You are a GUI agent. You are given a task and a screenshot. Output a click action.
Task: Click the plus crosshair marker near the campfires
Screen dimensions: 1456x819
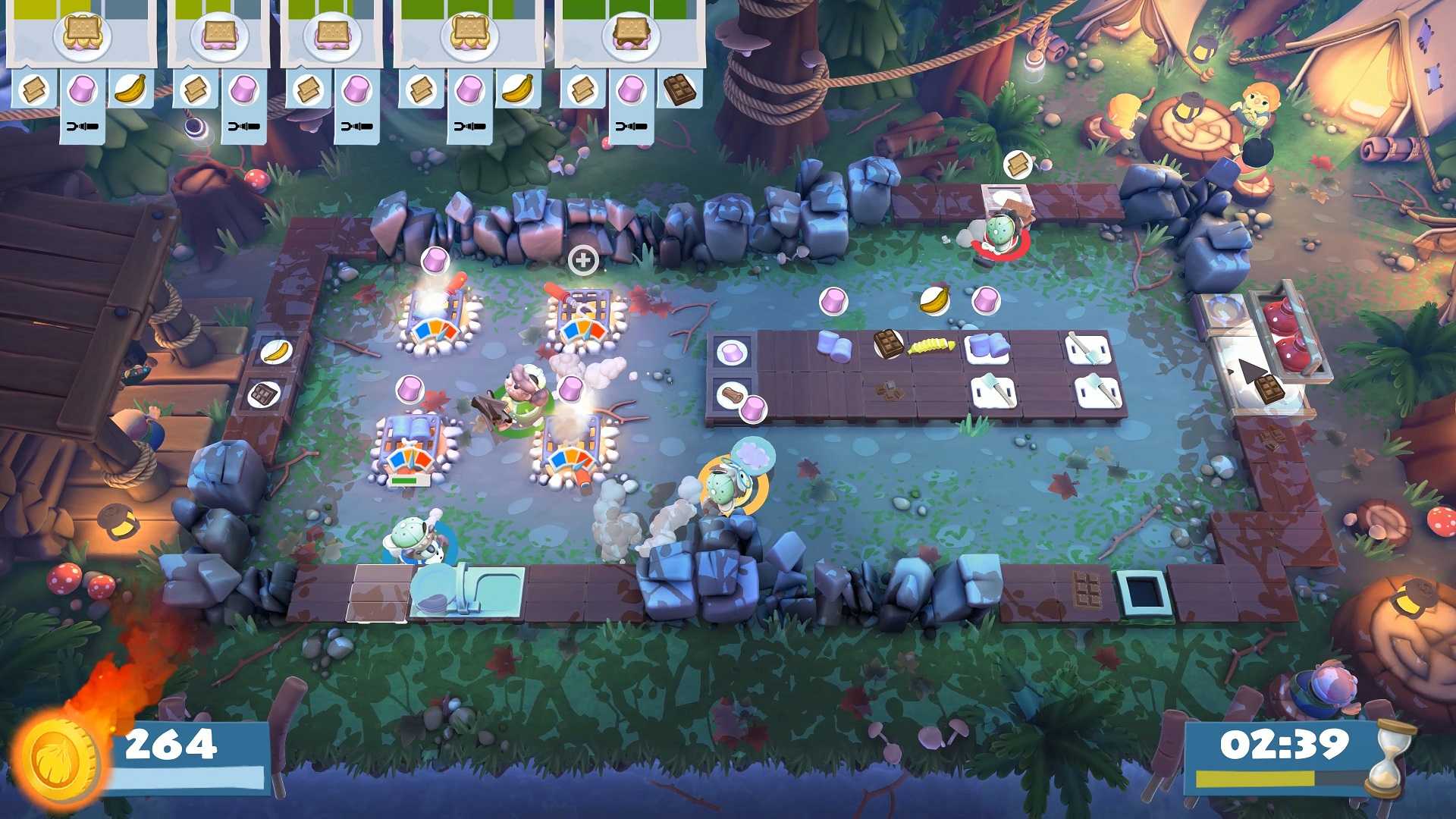[583, 261]
